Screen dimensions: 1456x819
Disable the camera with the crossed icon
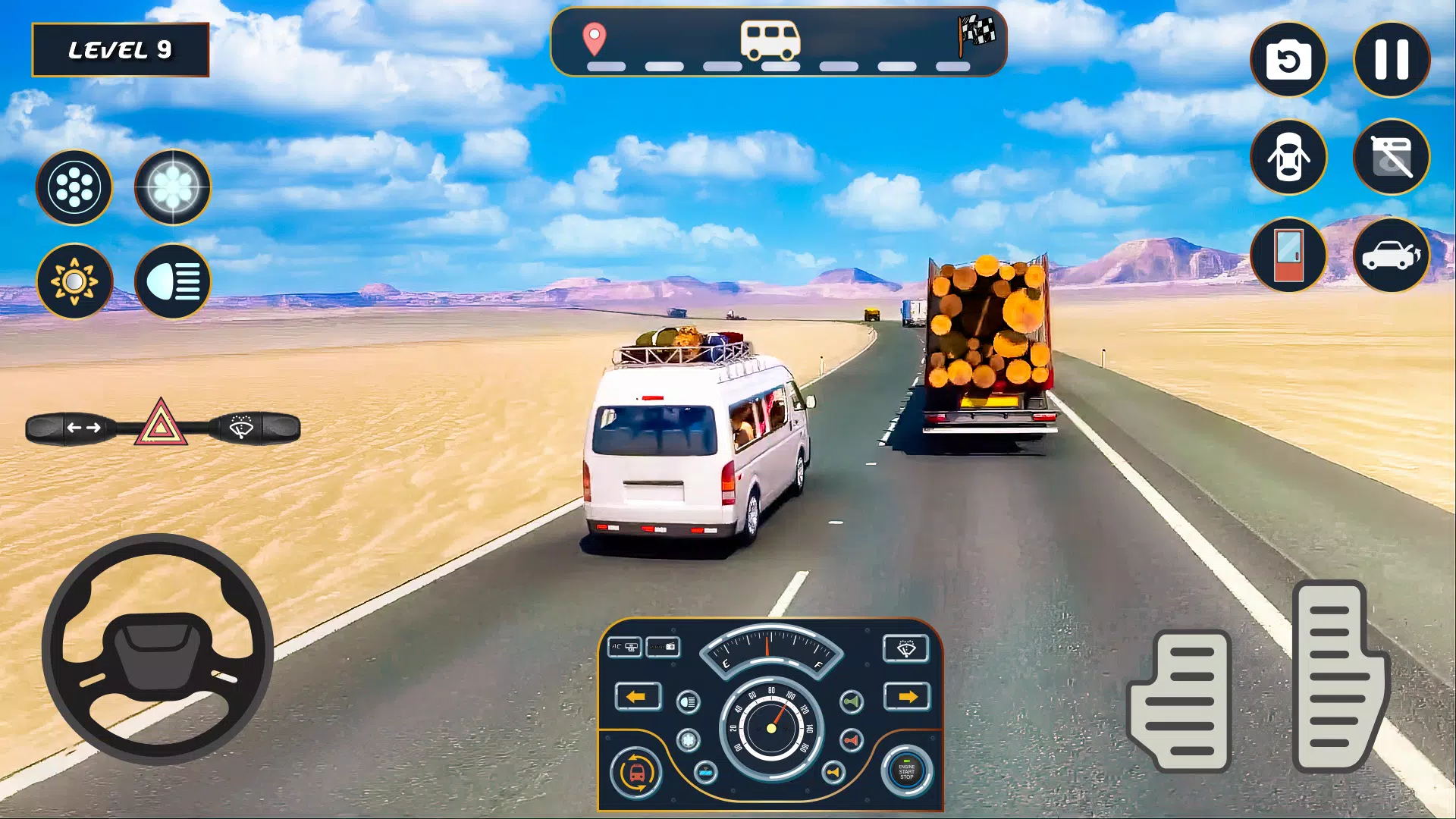click(1390, 157)
